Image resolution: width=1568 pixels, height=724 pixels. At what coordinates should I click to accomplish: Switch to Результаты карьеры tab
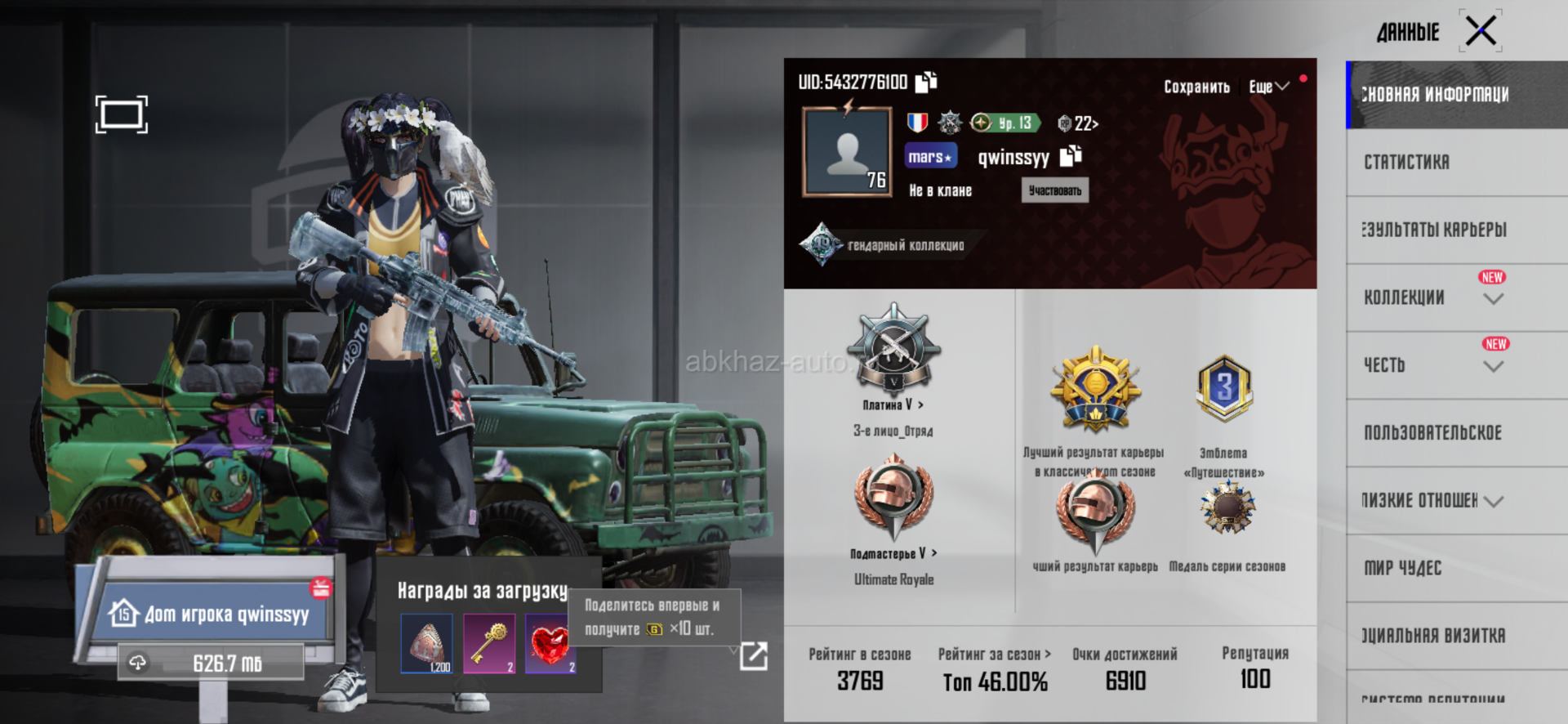tap(1434, 230)
